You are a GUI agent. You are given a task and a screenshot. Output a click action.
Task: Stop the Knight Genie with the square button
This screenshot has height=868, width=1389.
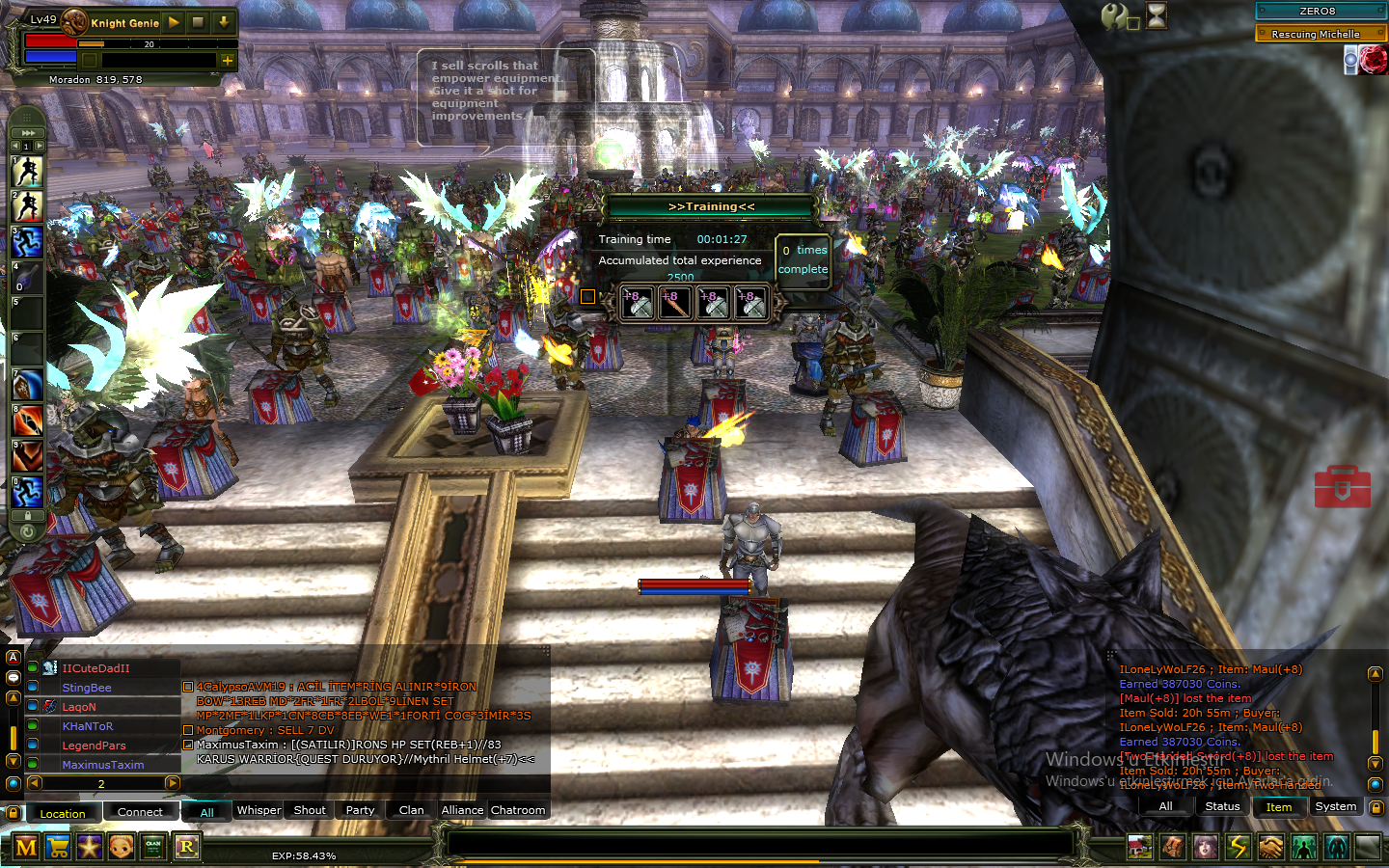(199, 21)
